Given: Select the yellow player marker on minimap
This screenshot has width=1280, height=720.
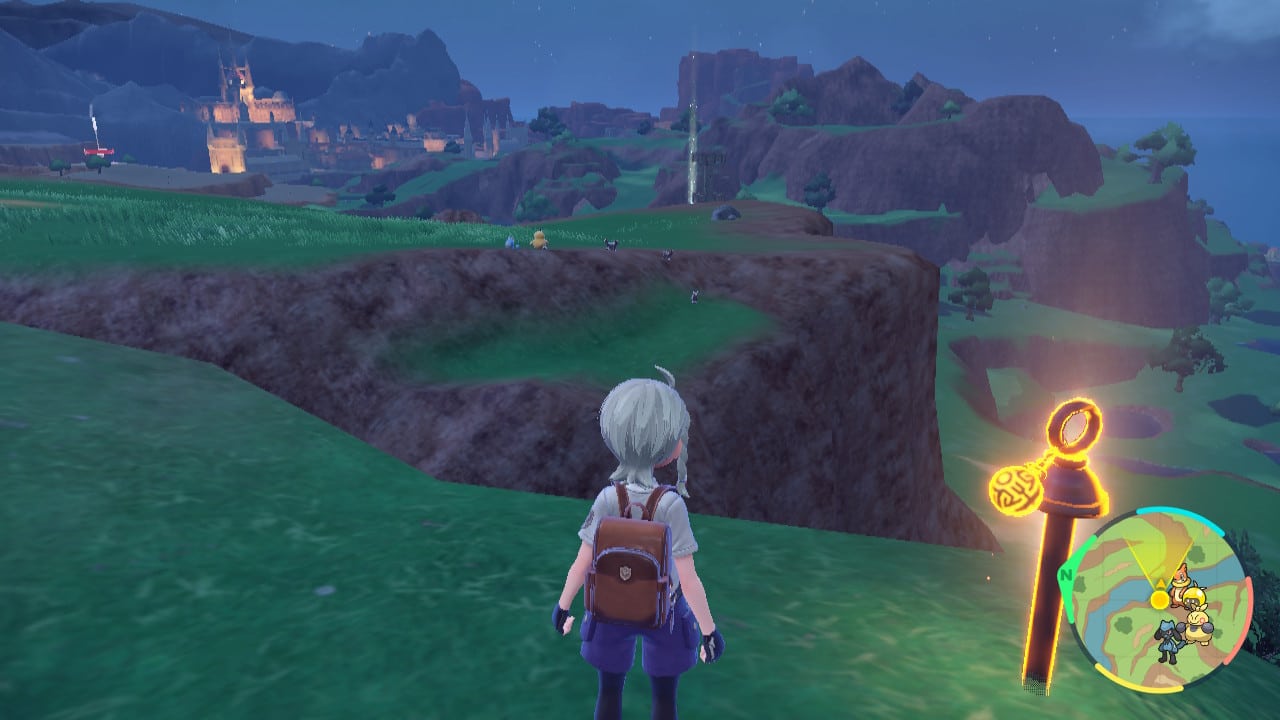Looking at the screenshot, I should tap(1159, 599).
